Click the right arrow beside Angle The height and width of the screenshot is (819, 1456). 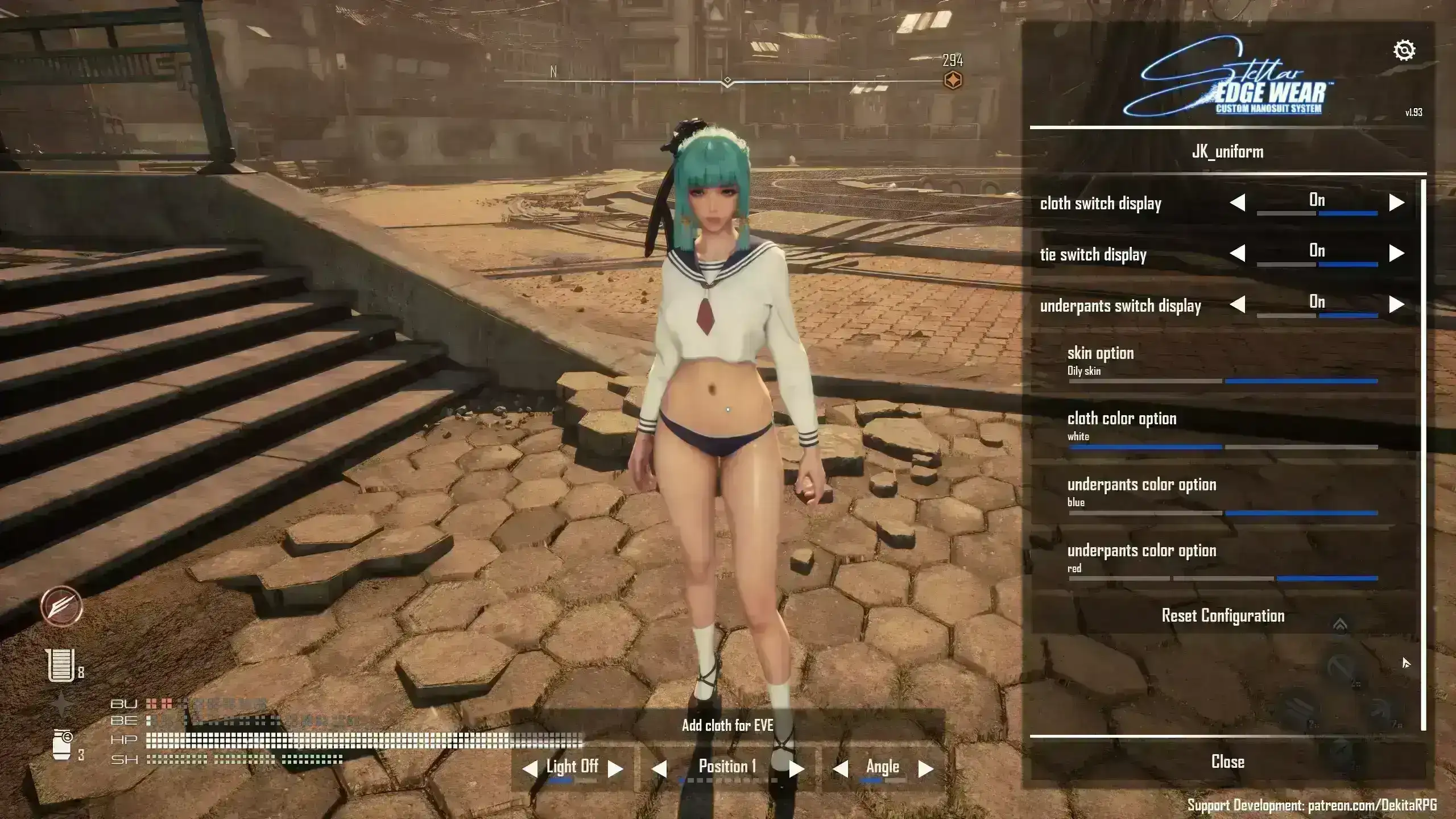pos(925,769)
